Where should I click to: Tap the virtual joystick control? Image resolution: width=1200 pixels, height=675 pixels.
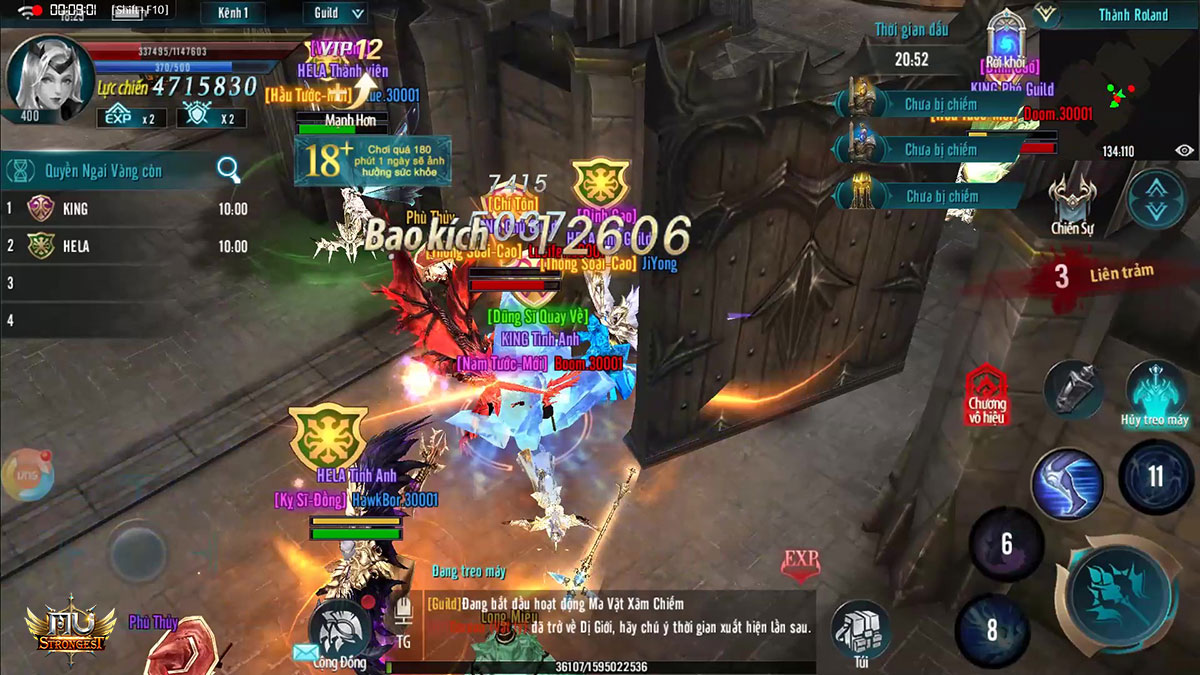(138, 551)
